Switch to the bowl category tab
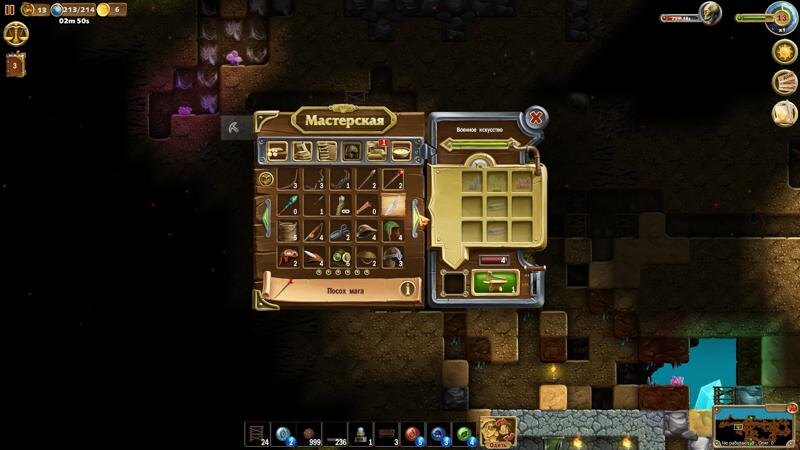Image resolution: width=800 pixels, height=450 pixels. coord(400,151)
